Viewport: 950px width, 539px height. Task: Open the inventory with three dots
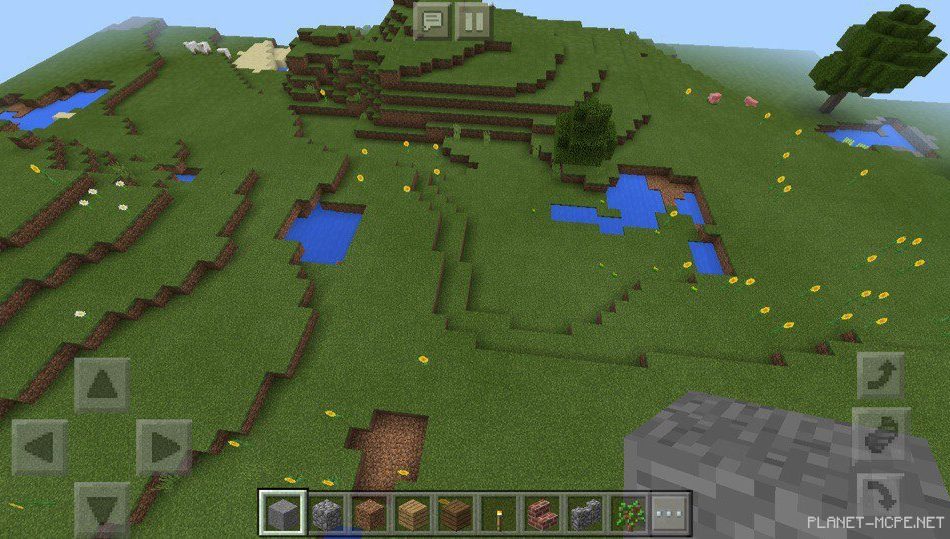click(x=671, y=514)
